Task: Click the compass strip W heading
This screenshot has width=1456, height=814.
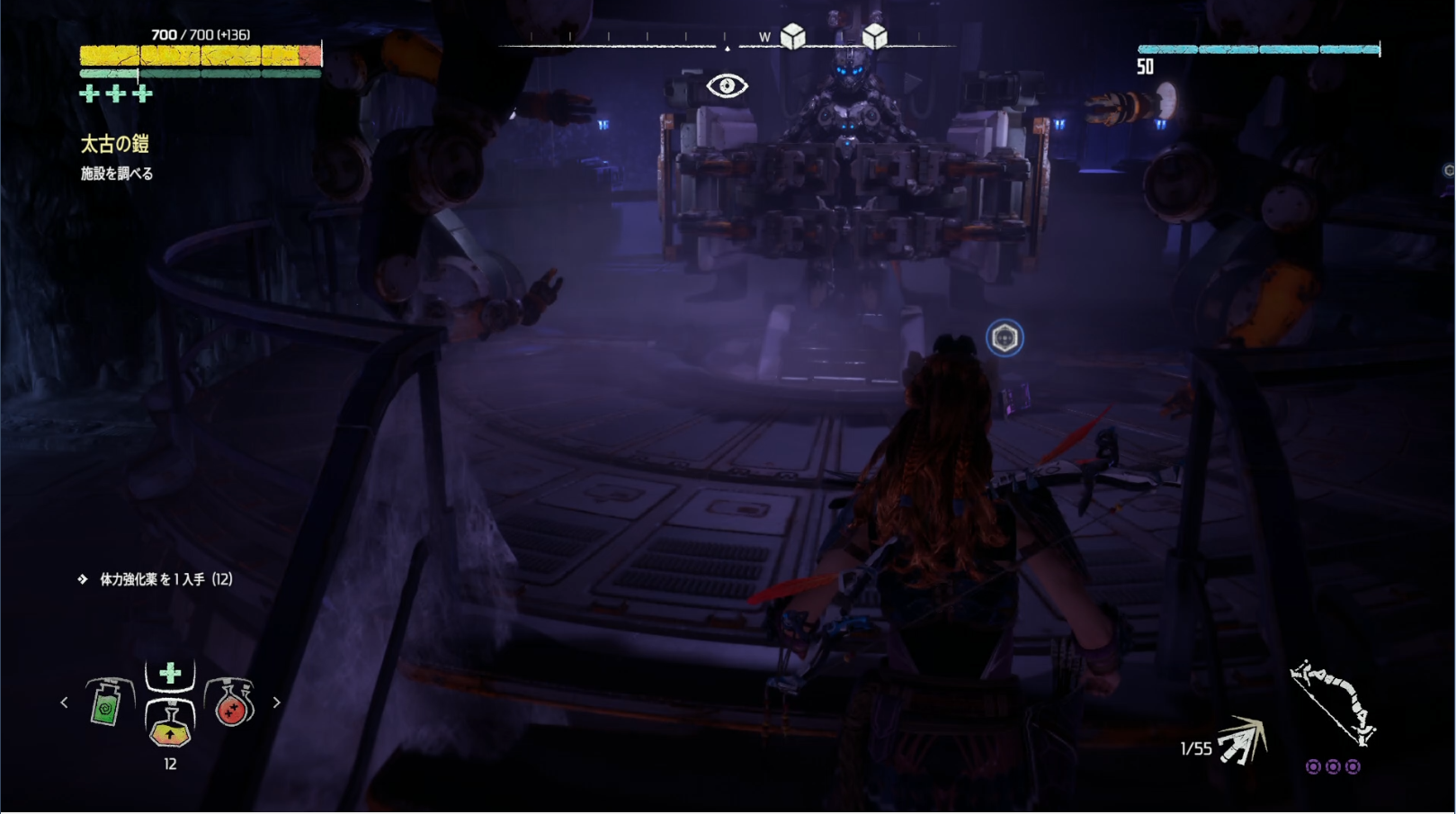Action: coord(764,38)
